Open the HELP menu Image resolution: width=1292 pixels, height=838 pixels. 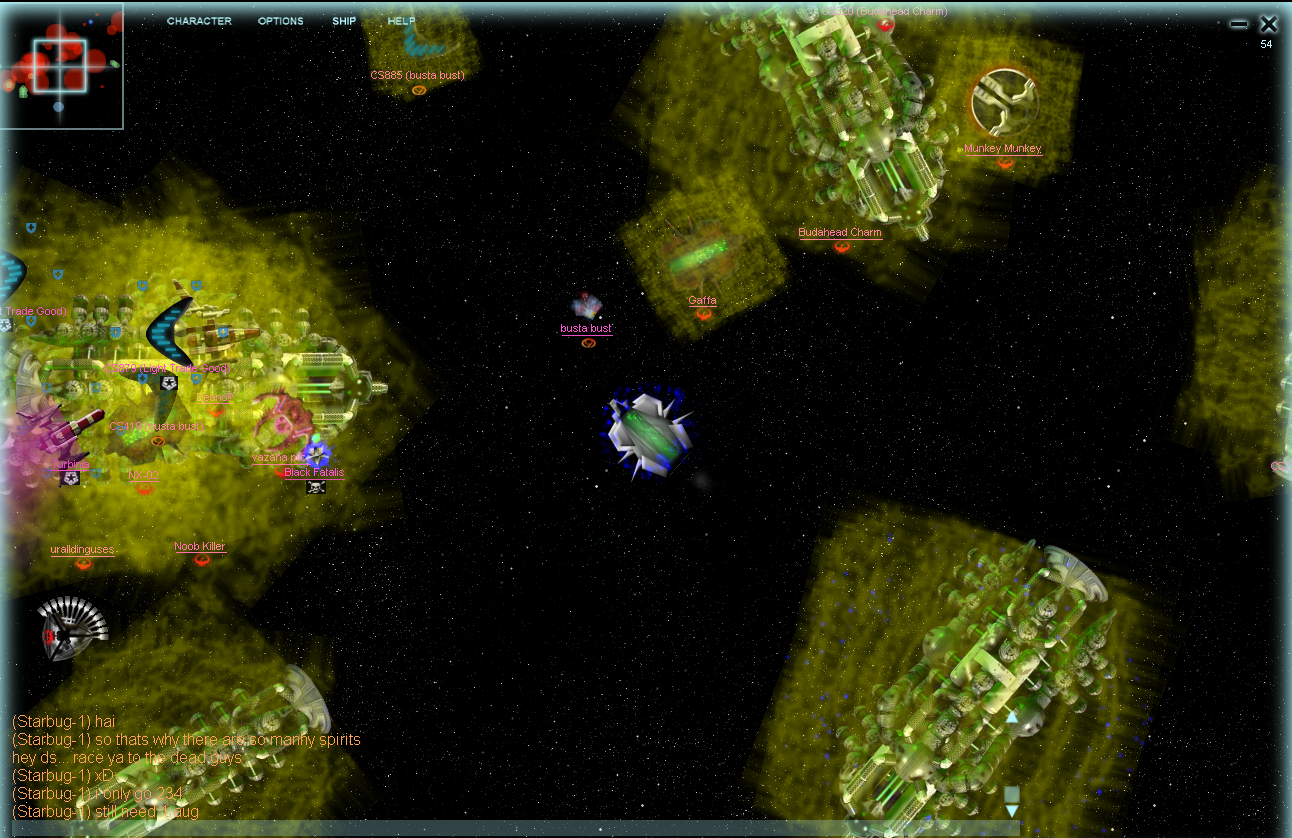[x=401, y=21]
